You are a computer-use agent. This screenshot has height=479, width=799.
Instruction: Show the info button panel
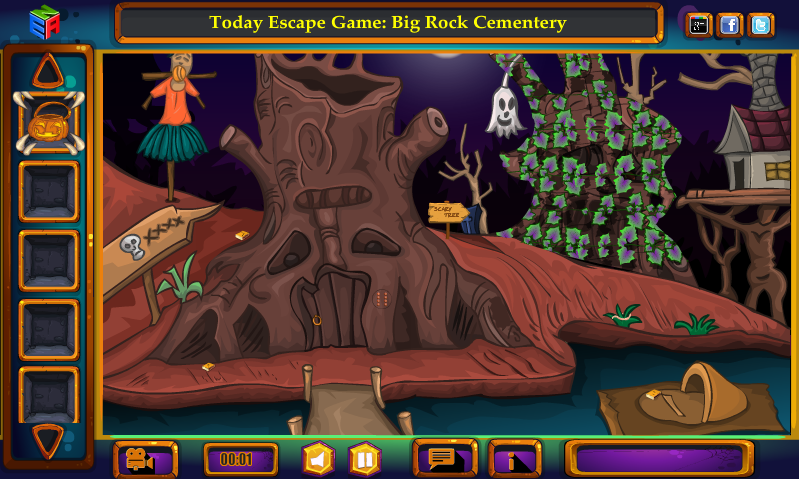(514, 459)
